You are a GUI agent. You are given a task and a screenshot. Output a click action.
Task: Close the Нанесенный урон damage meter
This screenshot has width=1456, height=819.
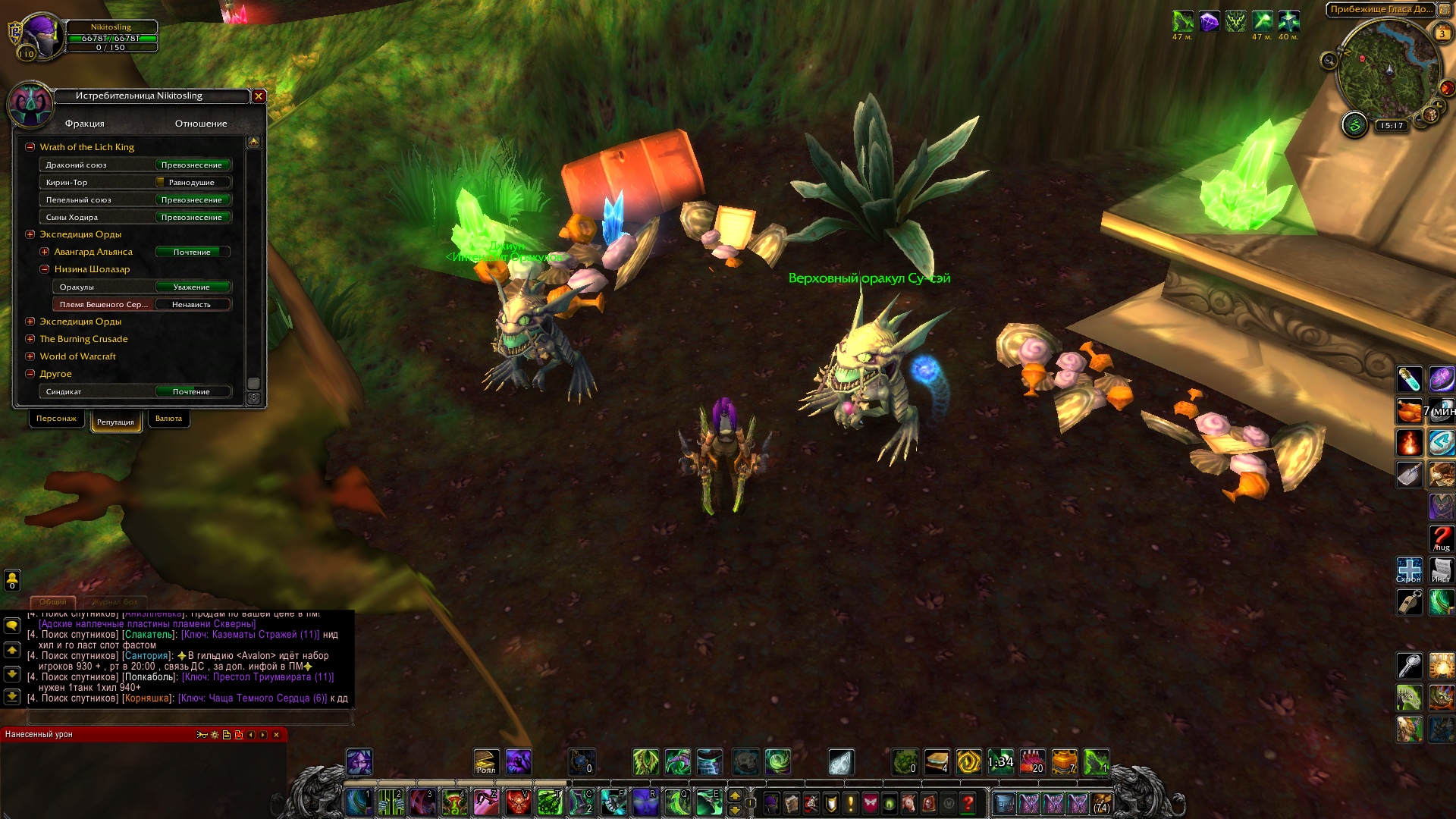click(277, 735)
